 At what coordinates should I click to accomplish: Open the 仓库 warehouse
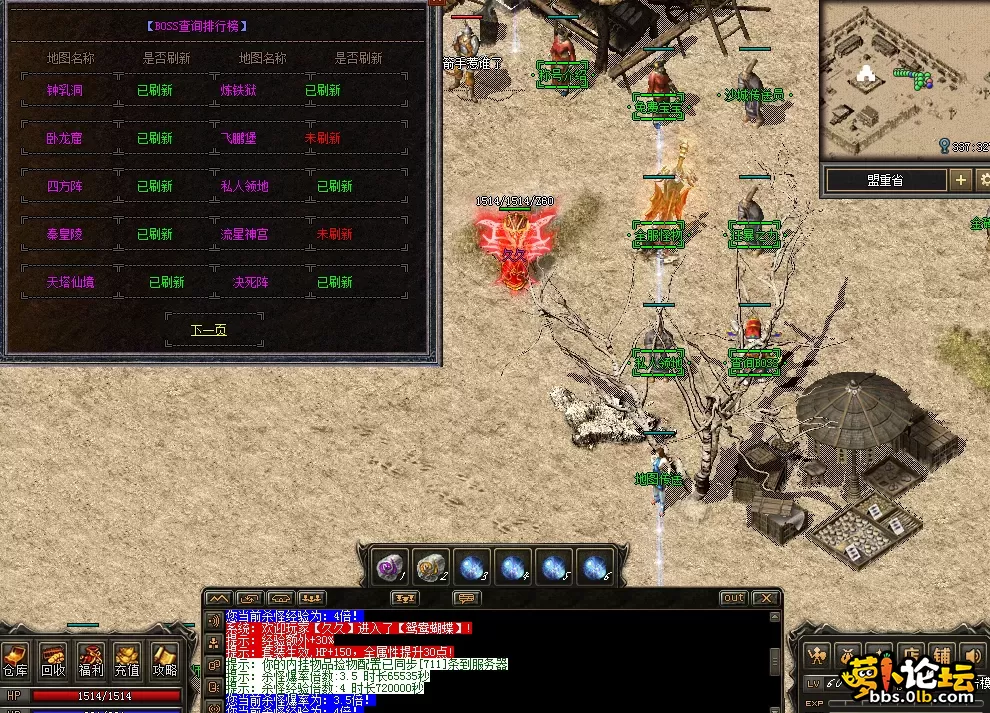(x=15, y=659)
